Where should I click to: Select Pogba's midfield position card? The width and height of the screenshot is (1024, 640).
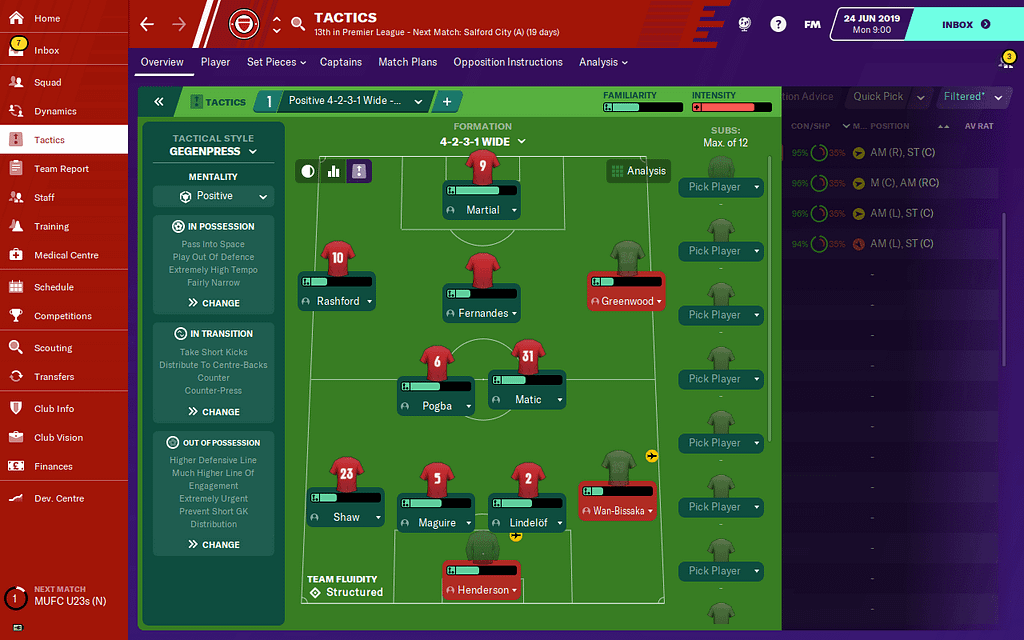[436, 406]
